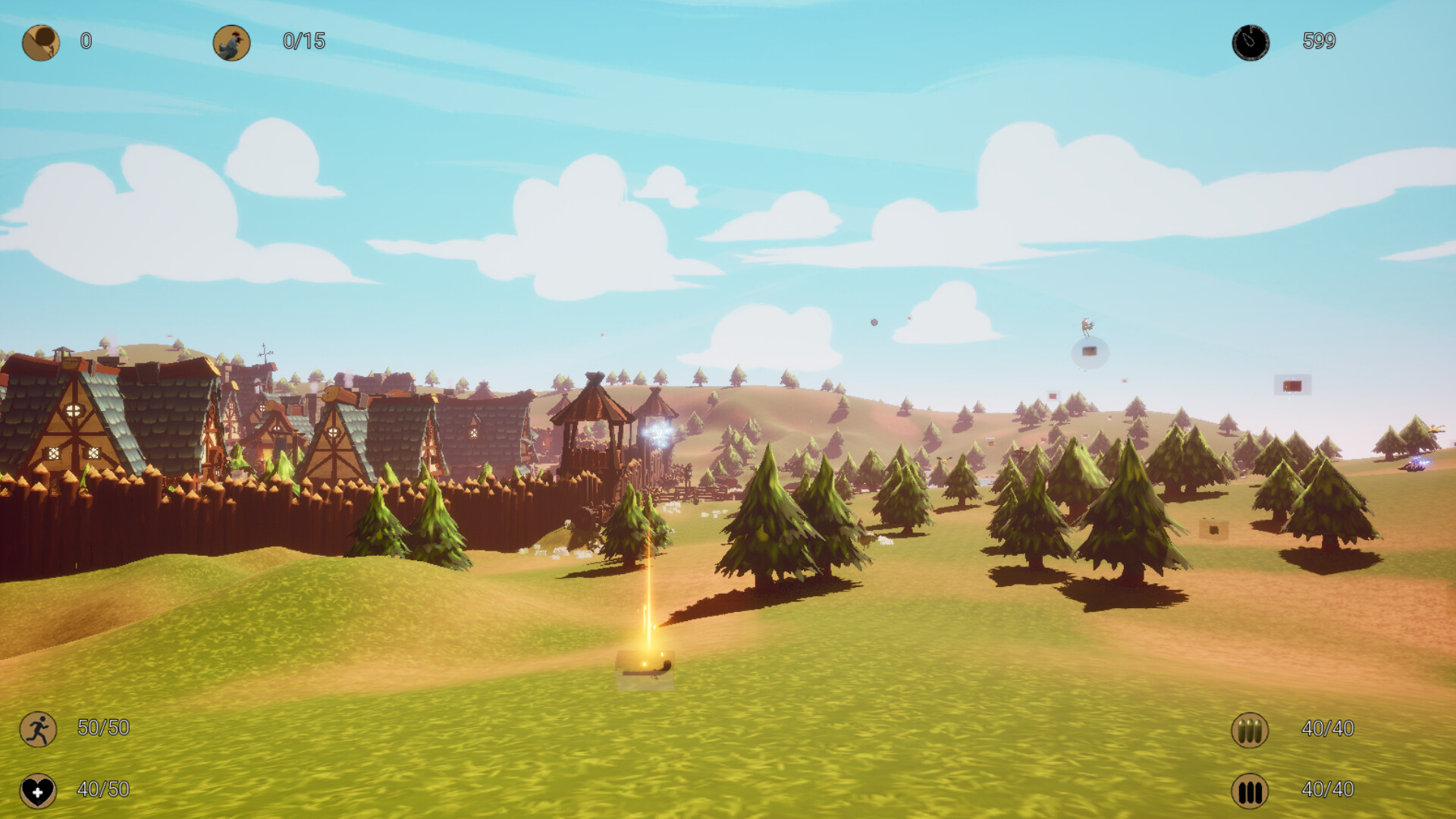This screenshot has width=1456, height=819.
Task: Select the heart health icon
Action: point(39,789)
